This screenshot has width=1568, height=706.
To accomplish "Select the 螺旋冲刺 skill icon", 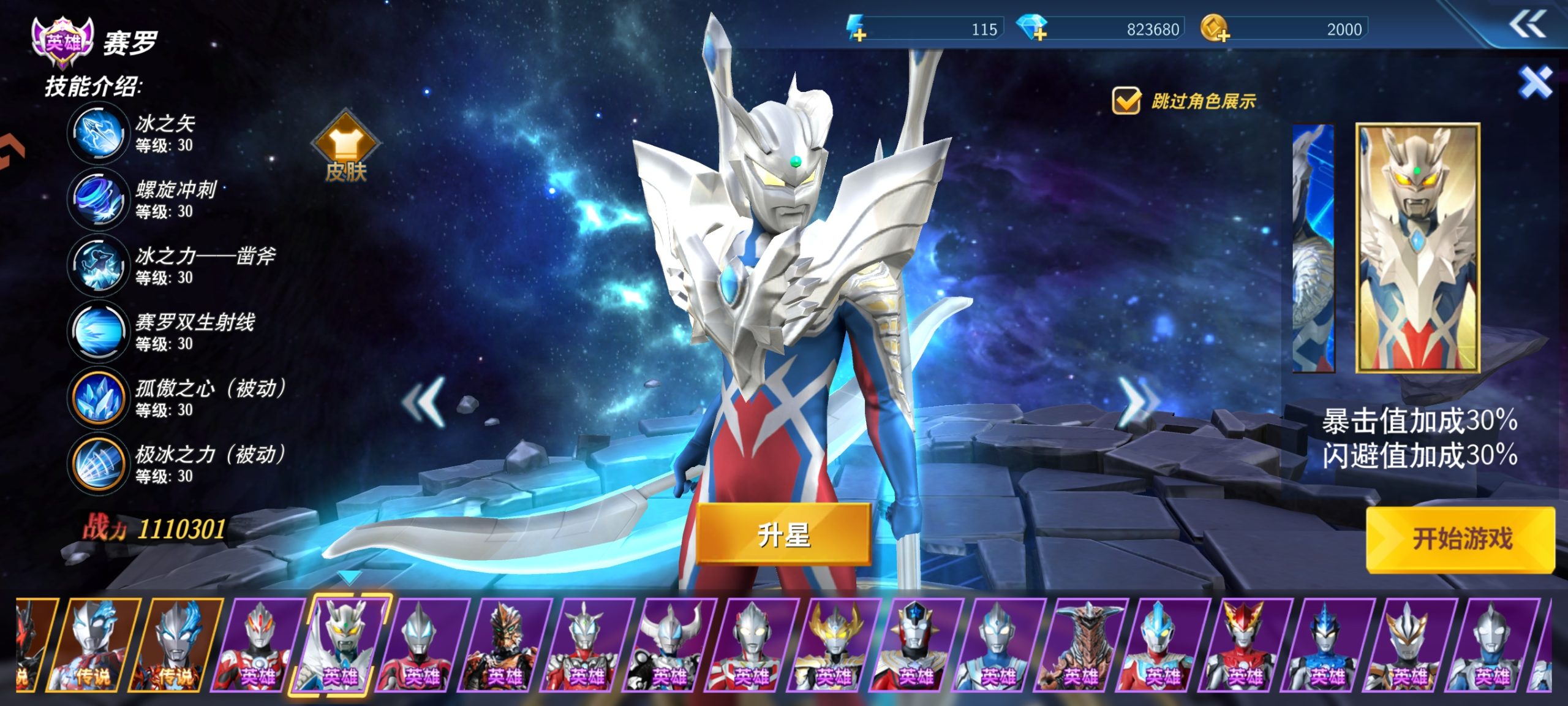I will point(98,199).
